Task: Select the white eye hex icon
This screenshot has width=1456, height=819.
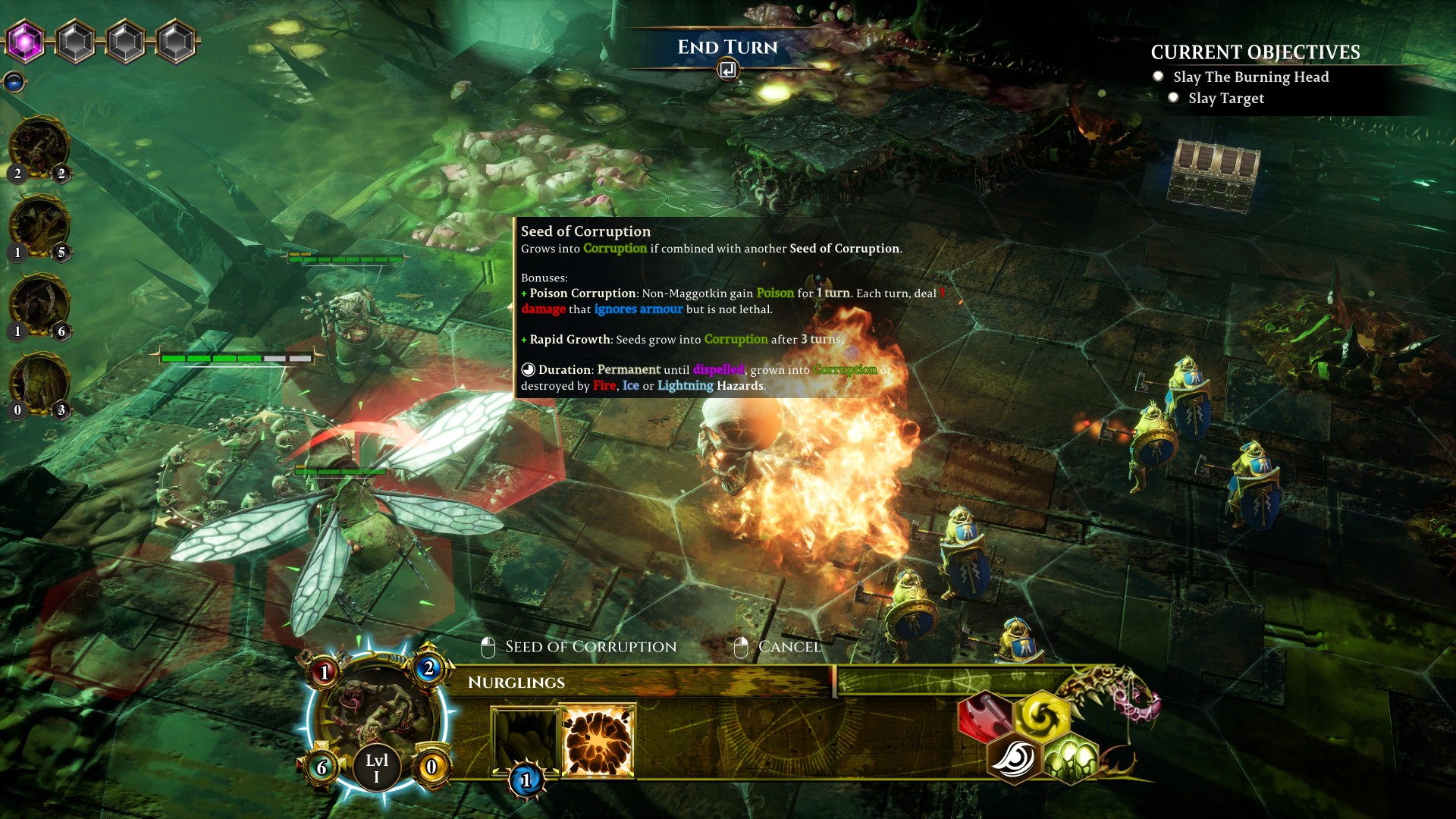Action: point(1013,758)
